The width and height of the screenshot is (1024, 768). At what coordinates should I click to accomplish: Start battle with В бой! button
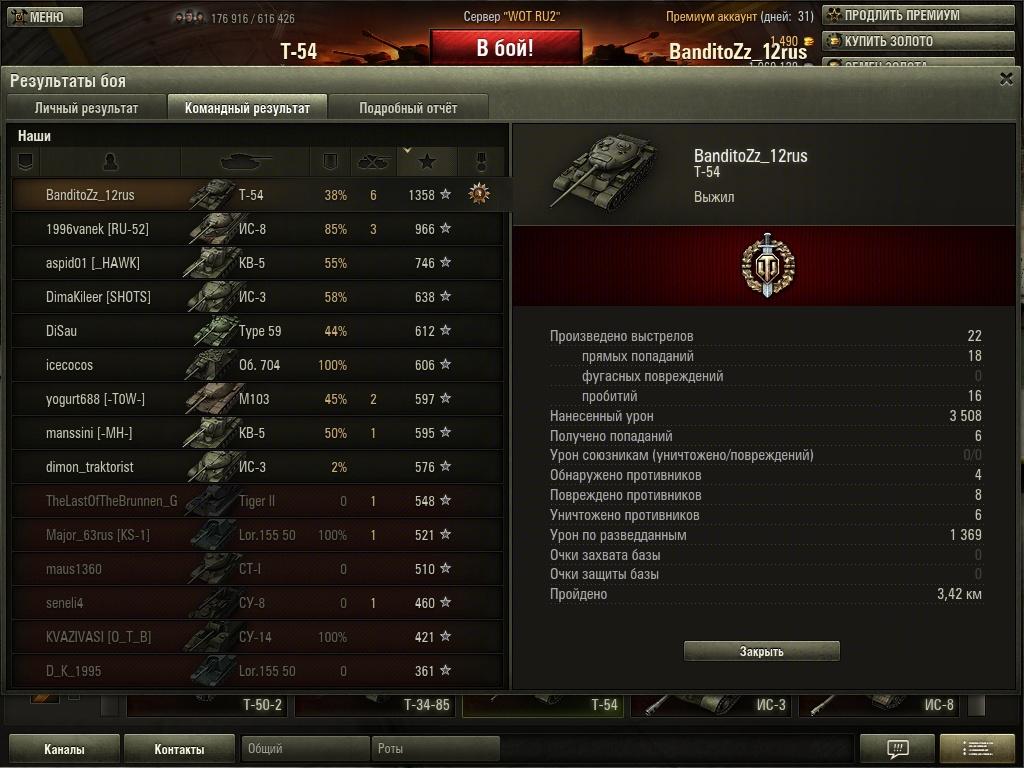coord(505,48)
